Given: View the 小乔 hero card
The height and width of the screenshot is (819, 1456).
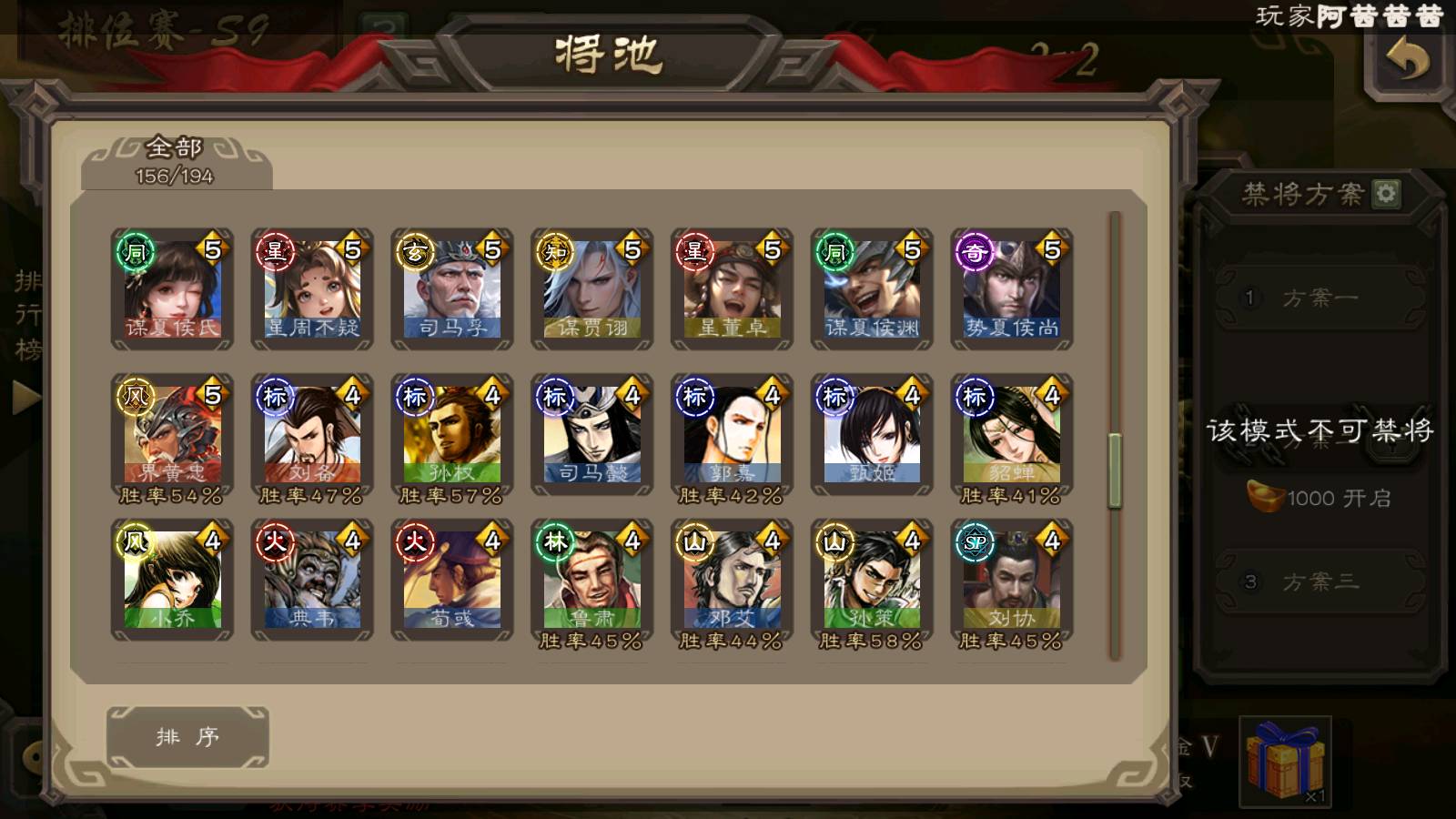Looking at the screenshot, I should tap(172, 581).
